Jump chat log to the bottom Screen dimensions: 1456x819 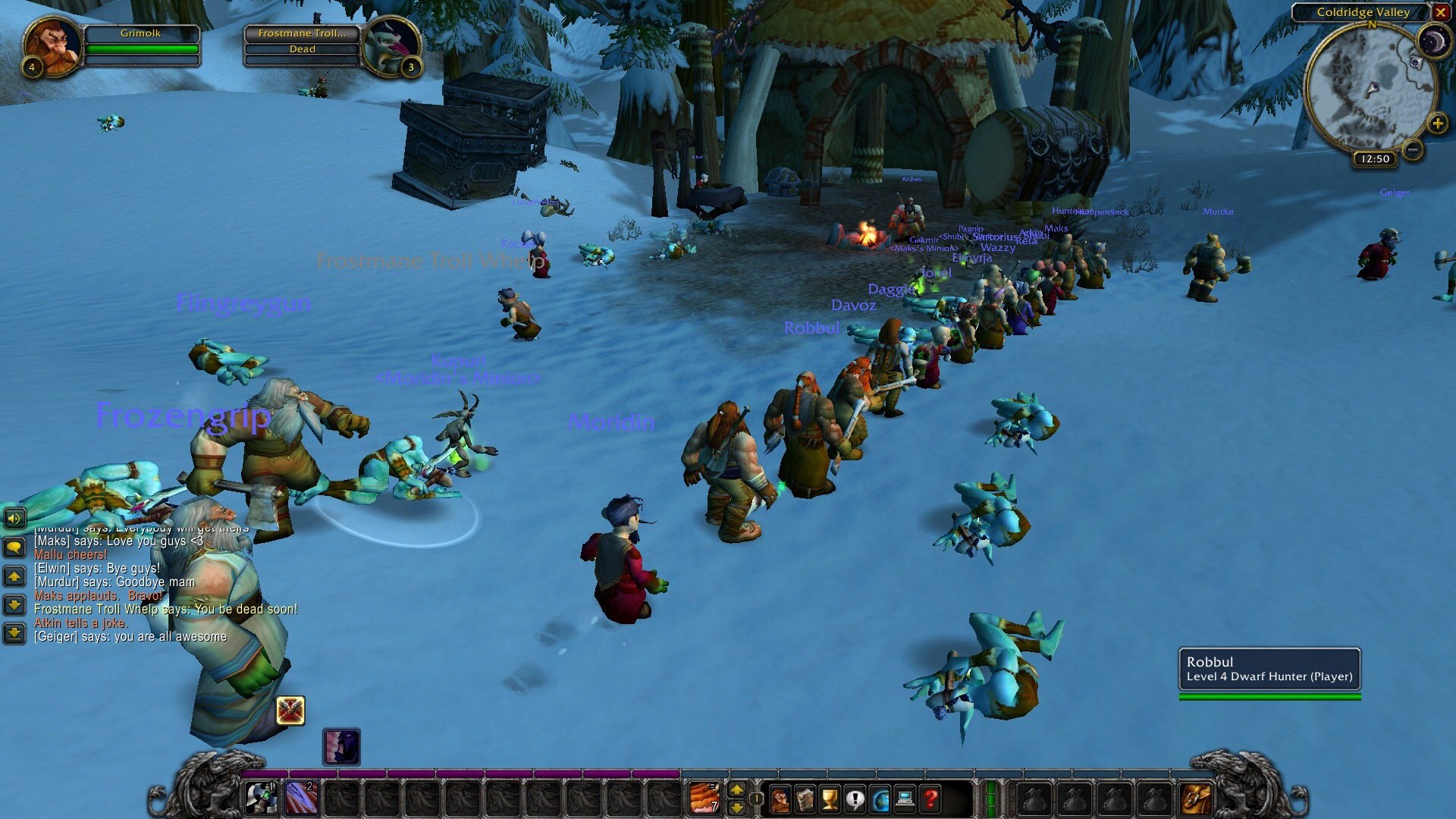click(x=14, y=632)
